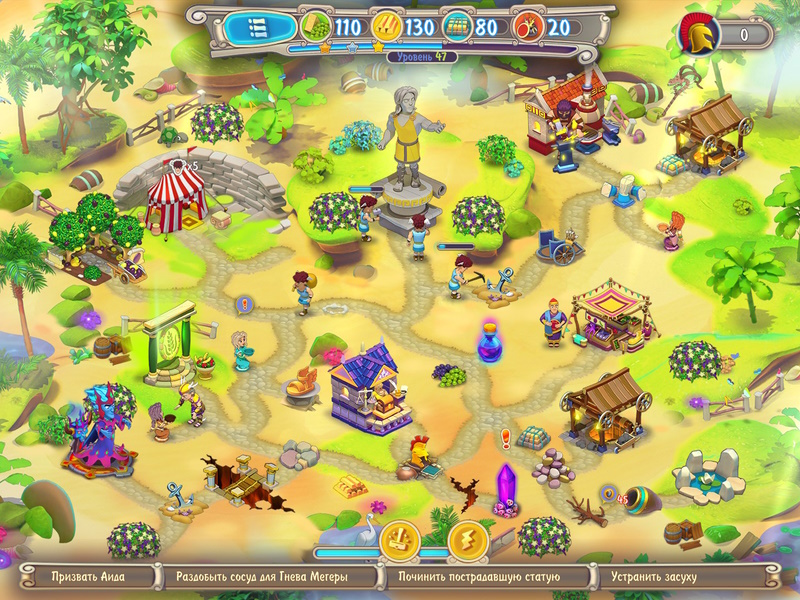Open the blue task list menu button

tap(258, 27)
